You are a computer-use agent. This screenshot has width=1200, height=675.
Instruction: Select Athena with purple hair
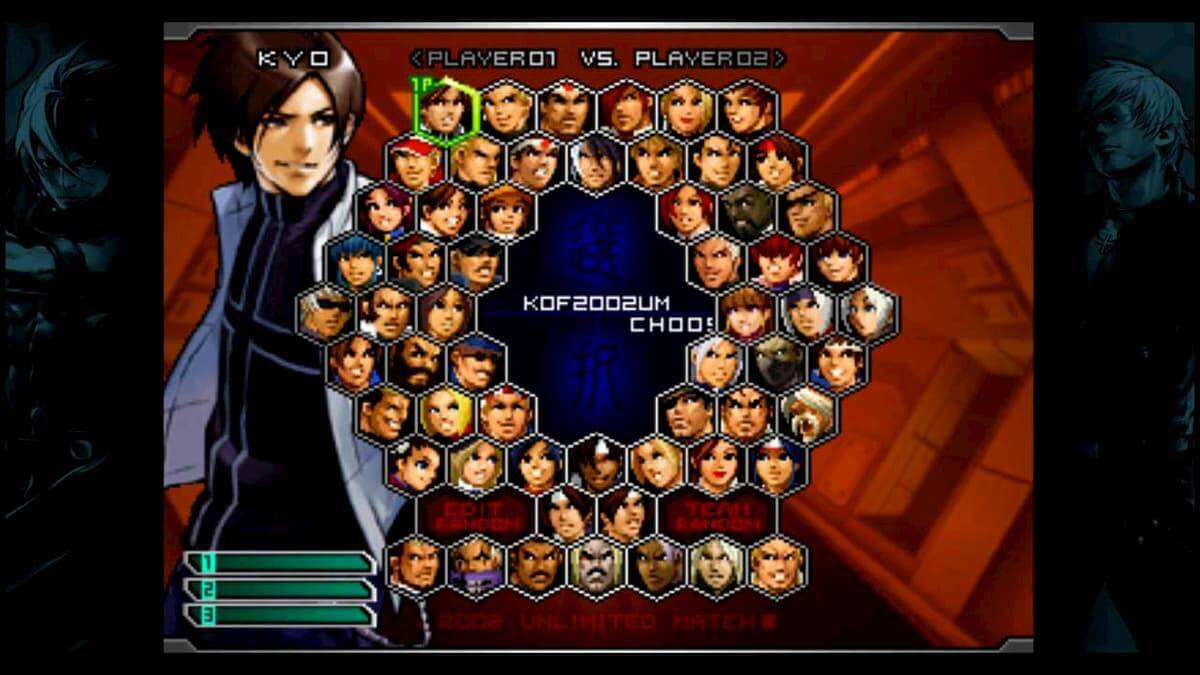[x=386, y=210]
